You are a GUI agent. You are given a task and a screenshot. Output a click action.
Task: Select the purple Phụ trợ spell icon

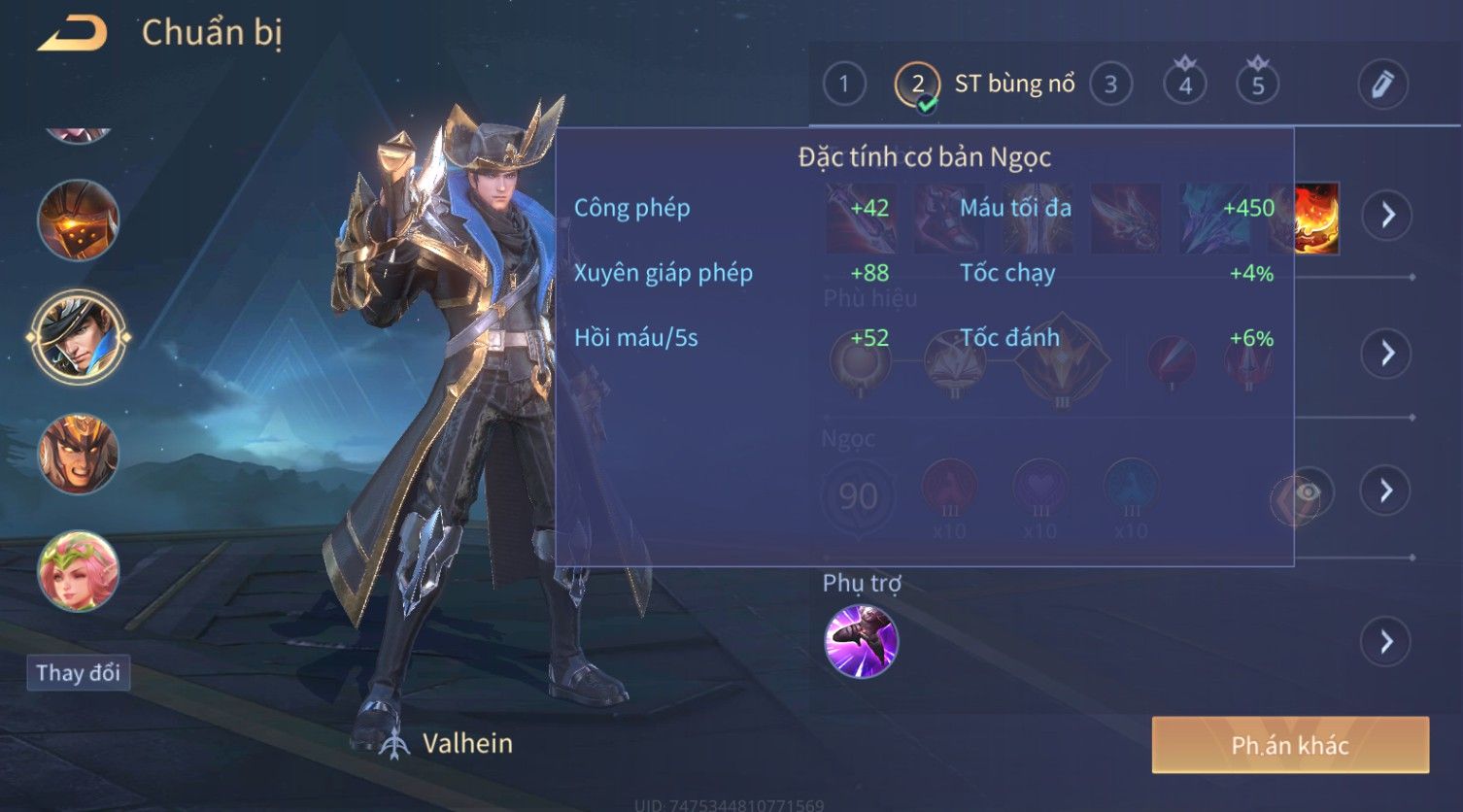click(861, 641)
